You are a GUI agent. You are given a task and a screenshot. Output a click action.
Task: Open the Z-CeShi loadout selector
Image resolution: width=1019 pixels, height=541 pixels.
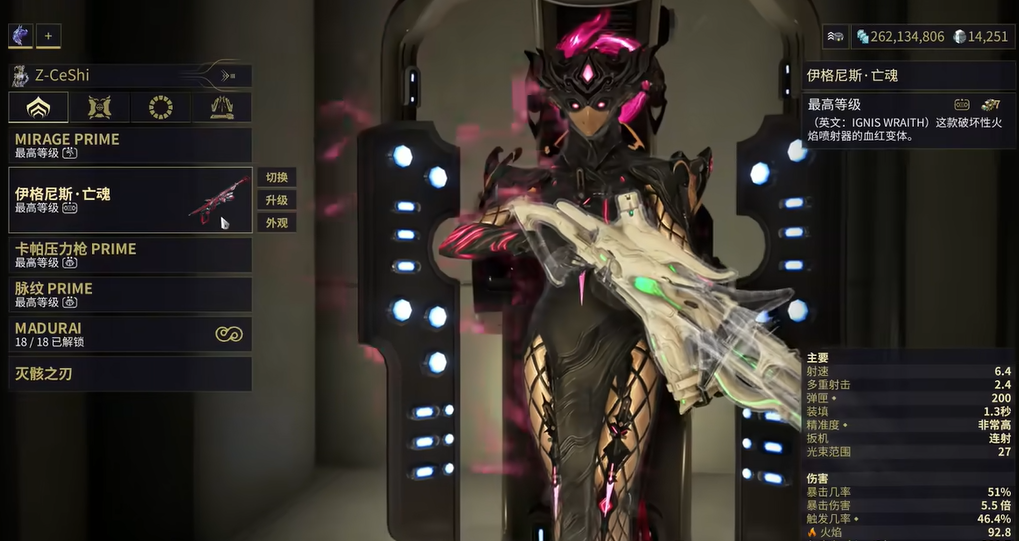[x=130, y=75]
